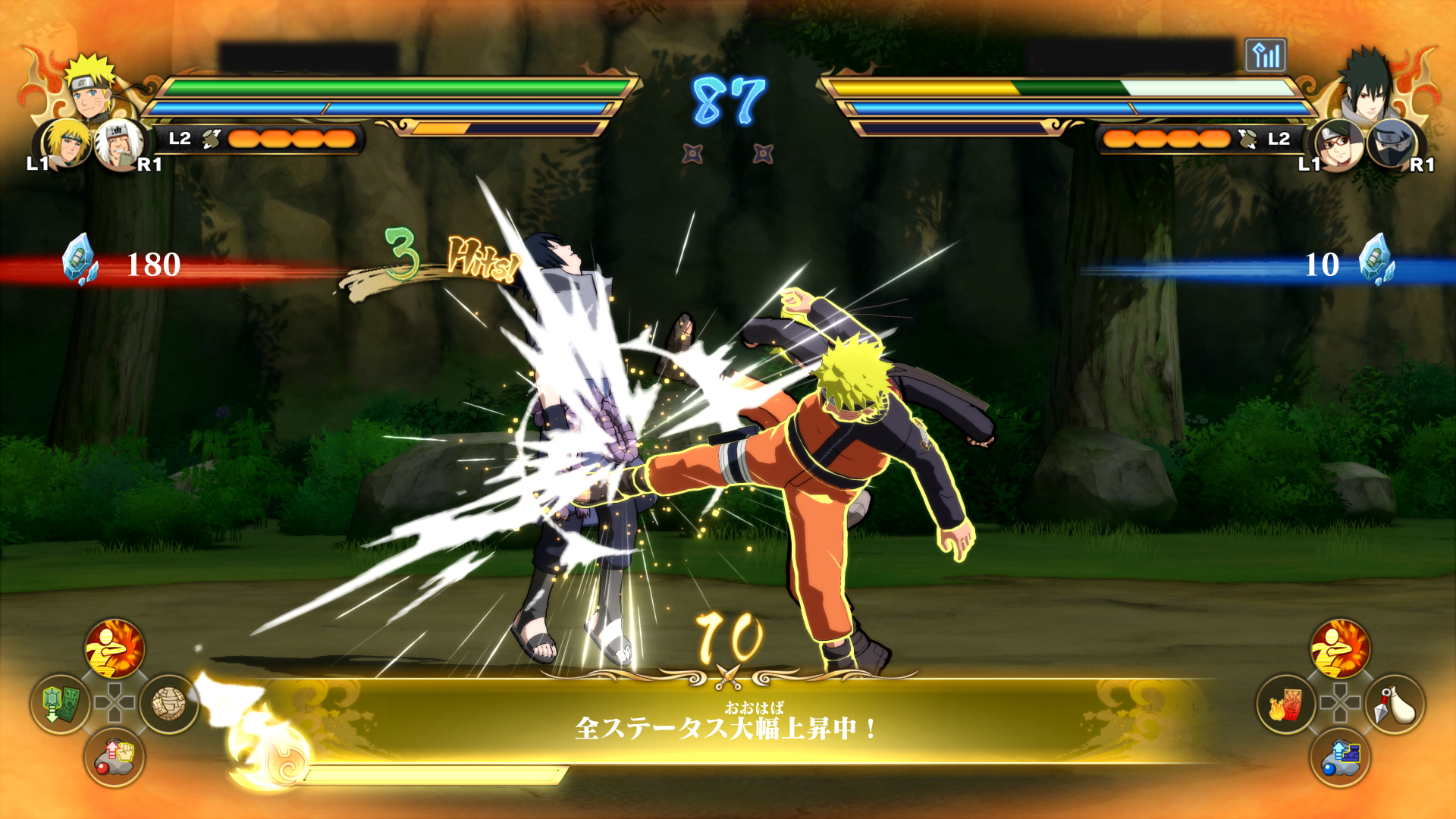Screen dimensions: 1456x819
Task: Use the flaming explosive tag item
Action: tap(1286, 704)
